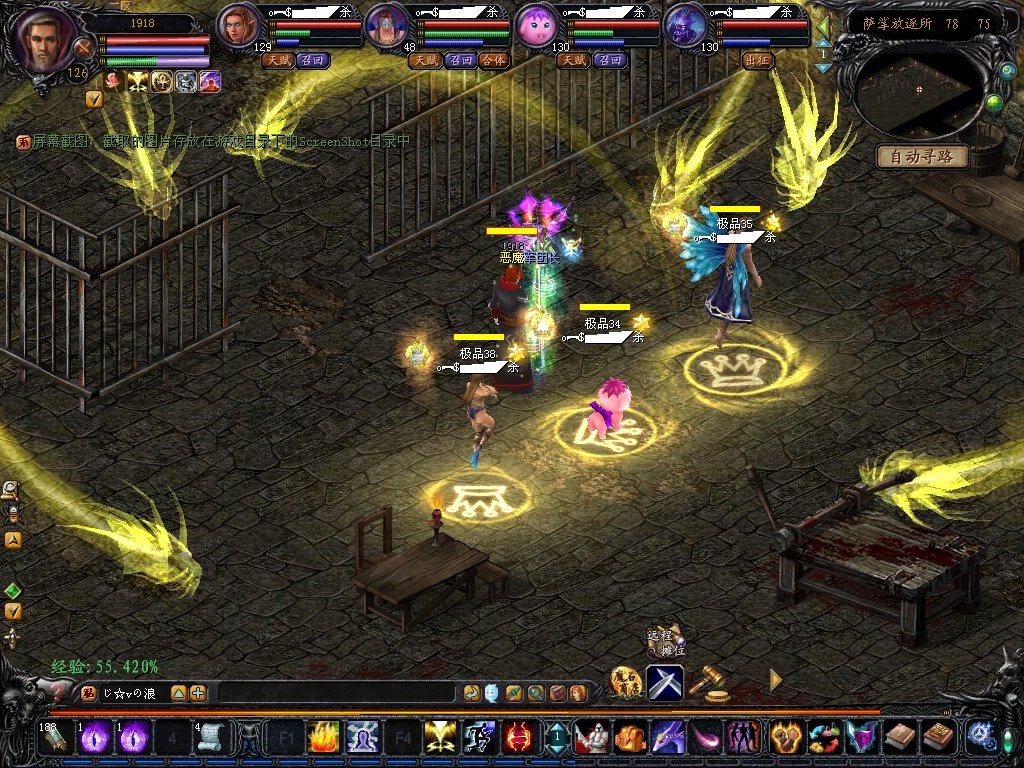
Task: Click the crossed swords attack mode icon
Action: click(x=665, y=682)
